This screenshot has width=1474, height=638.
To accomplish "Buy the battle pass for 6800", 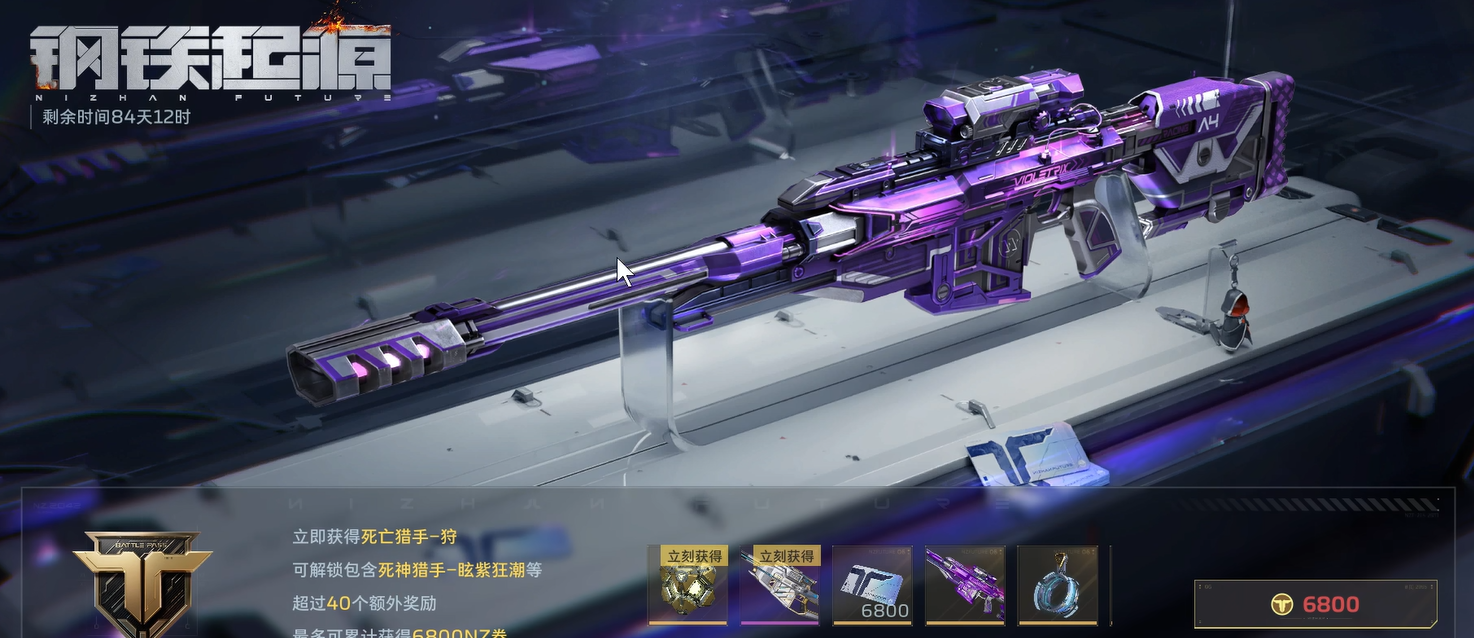I will (1314, 604).
